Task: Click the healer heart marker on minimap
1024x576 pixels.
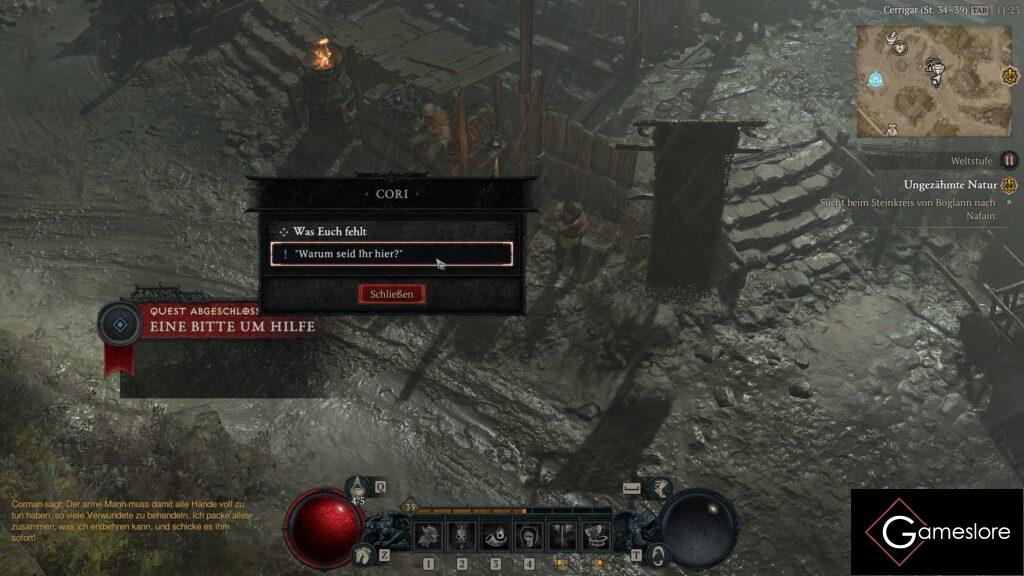Action: [900, 47]
